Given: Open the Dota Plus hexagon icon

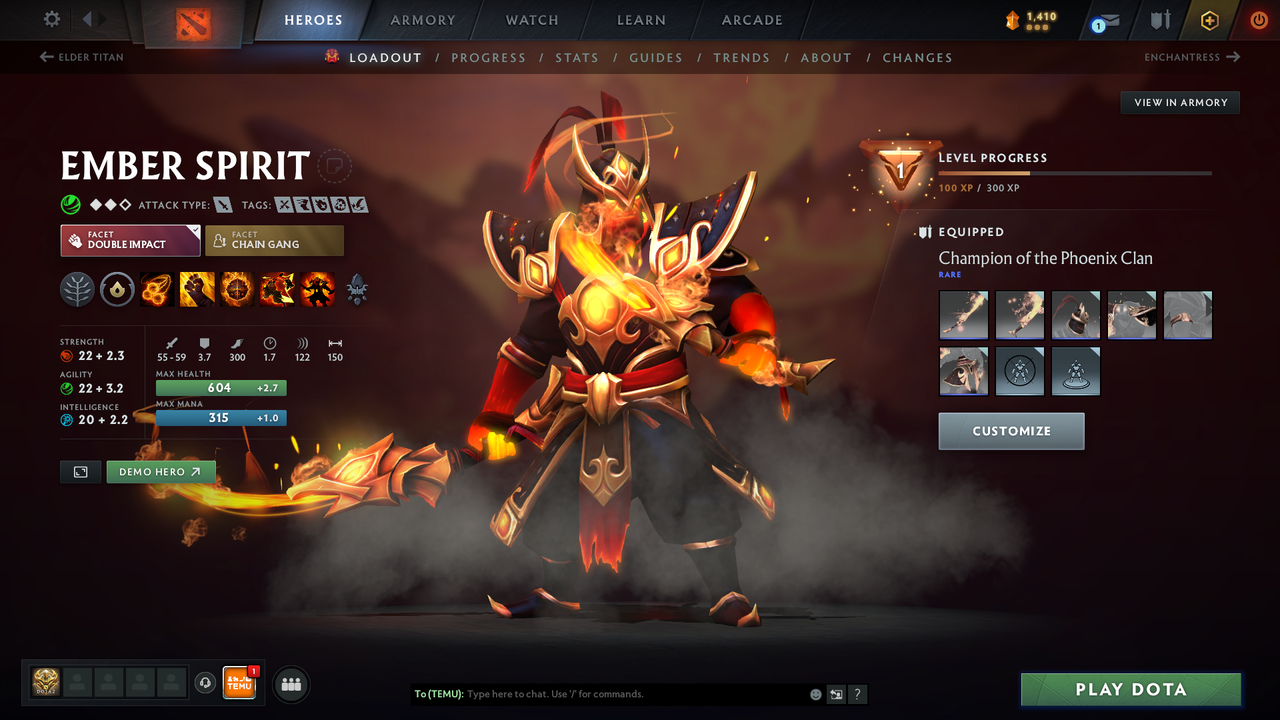Looking at the screenshot, I should tap(1210, 20).
